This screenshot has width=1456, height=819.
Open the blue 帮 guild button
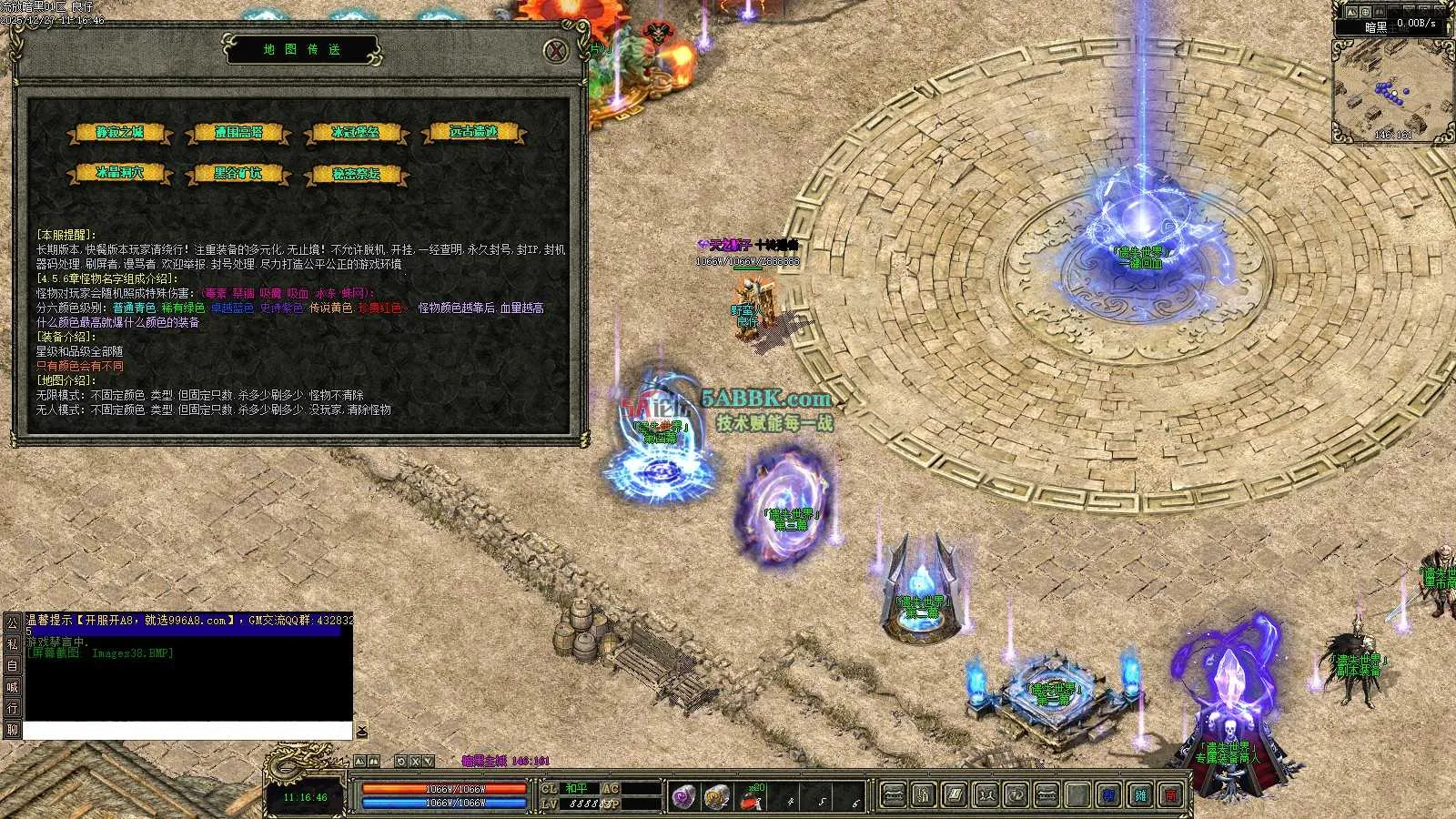pyautogui.click(x=1108, y=796)
